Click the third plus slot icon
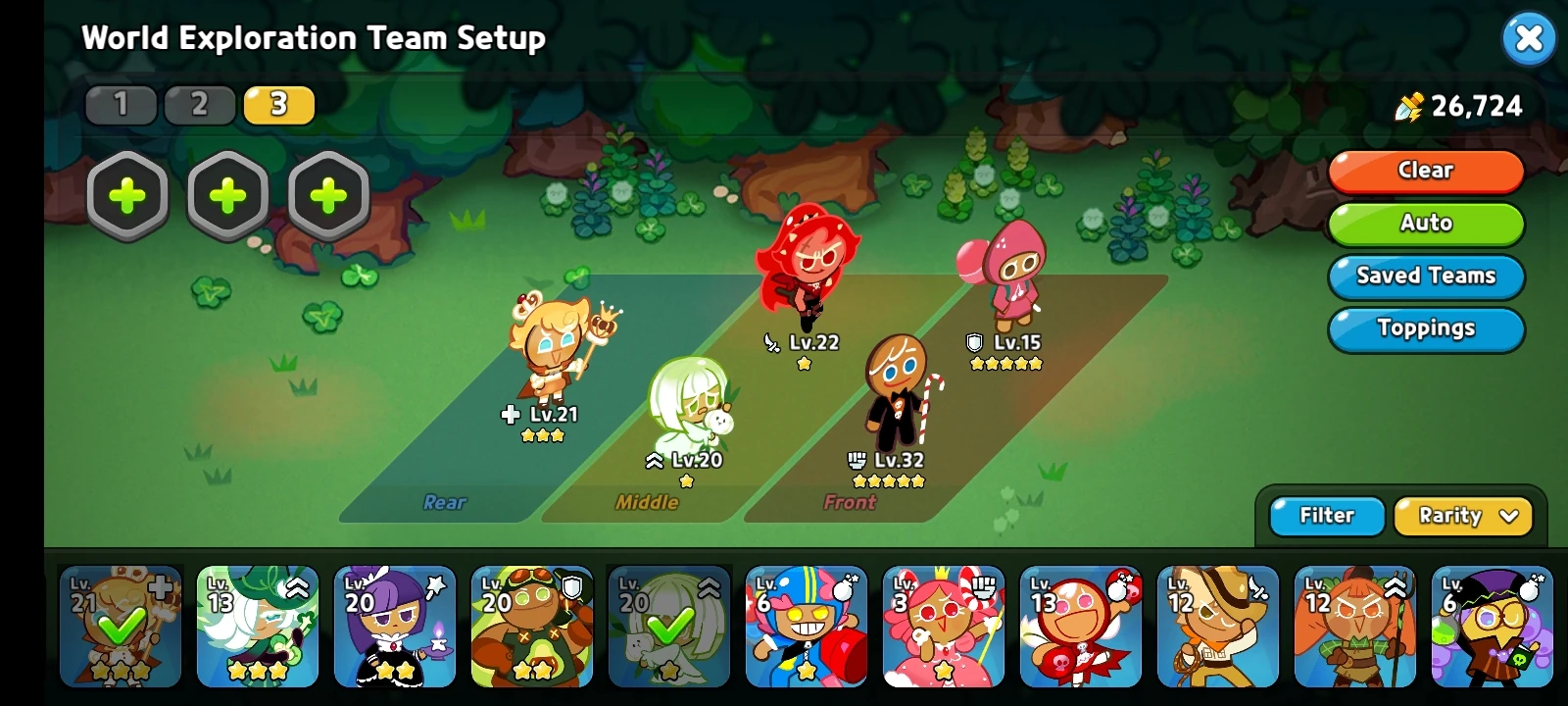1568x706 pixels. pyautogui.click(x=328, y=194)
